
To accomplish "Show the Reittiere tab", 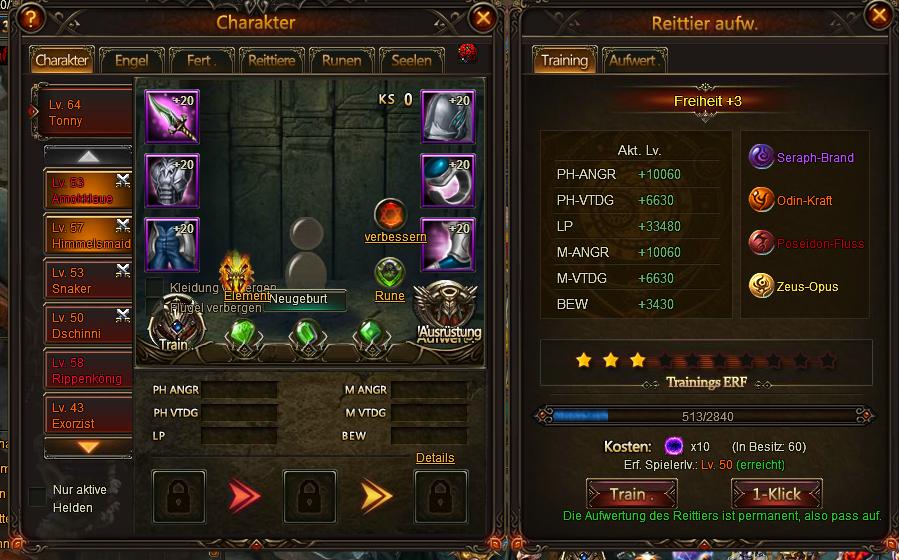I will point(271,60).
